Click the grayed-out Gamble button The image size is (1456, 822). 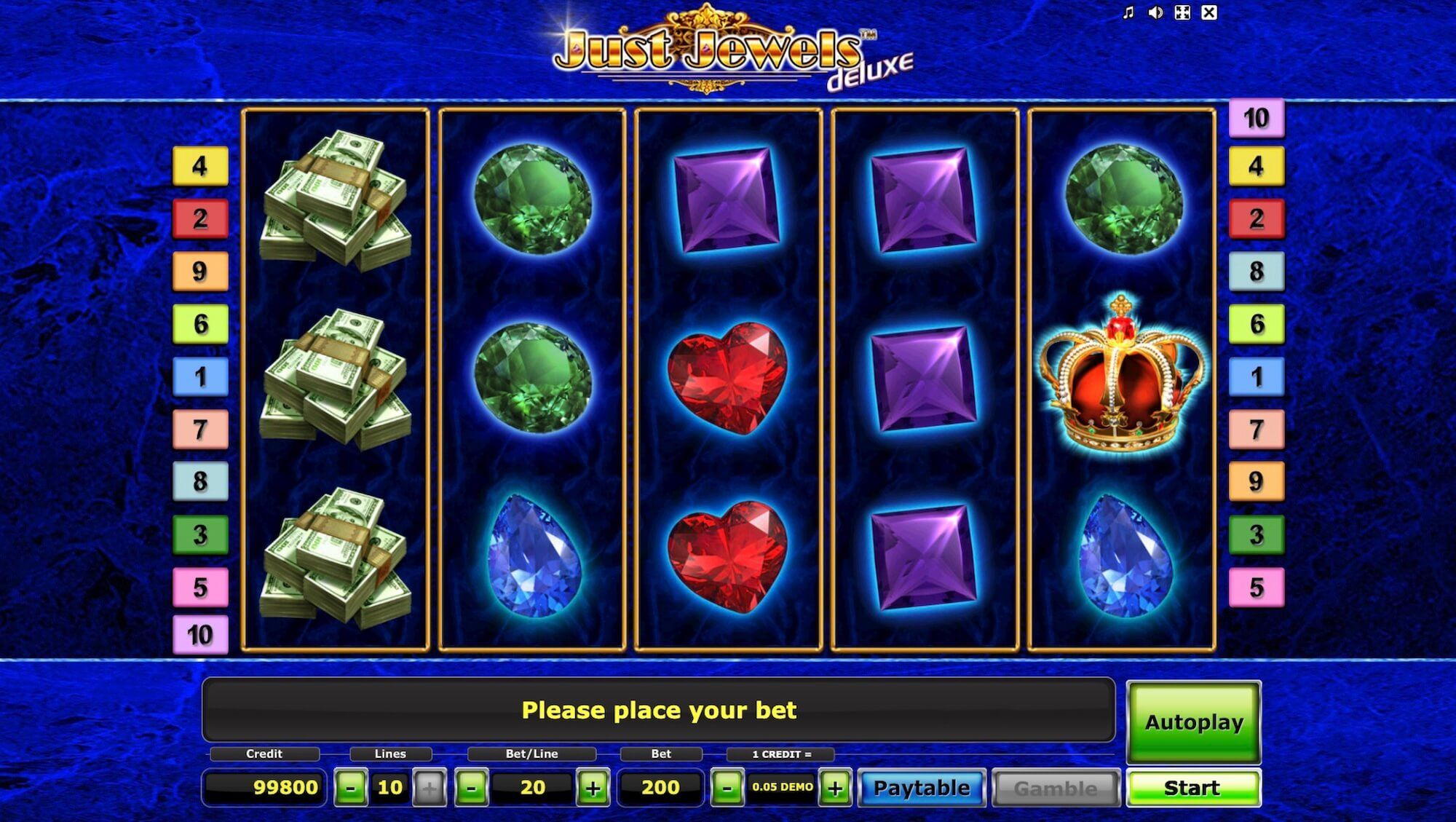pyautogui.click(x=1056, y=787)
